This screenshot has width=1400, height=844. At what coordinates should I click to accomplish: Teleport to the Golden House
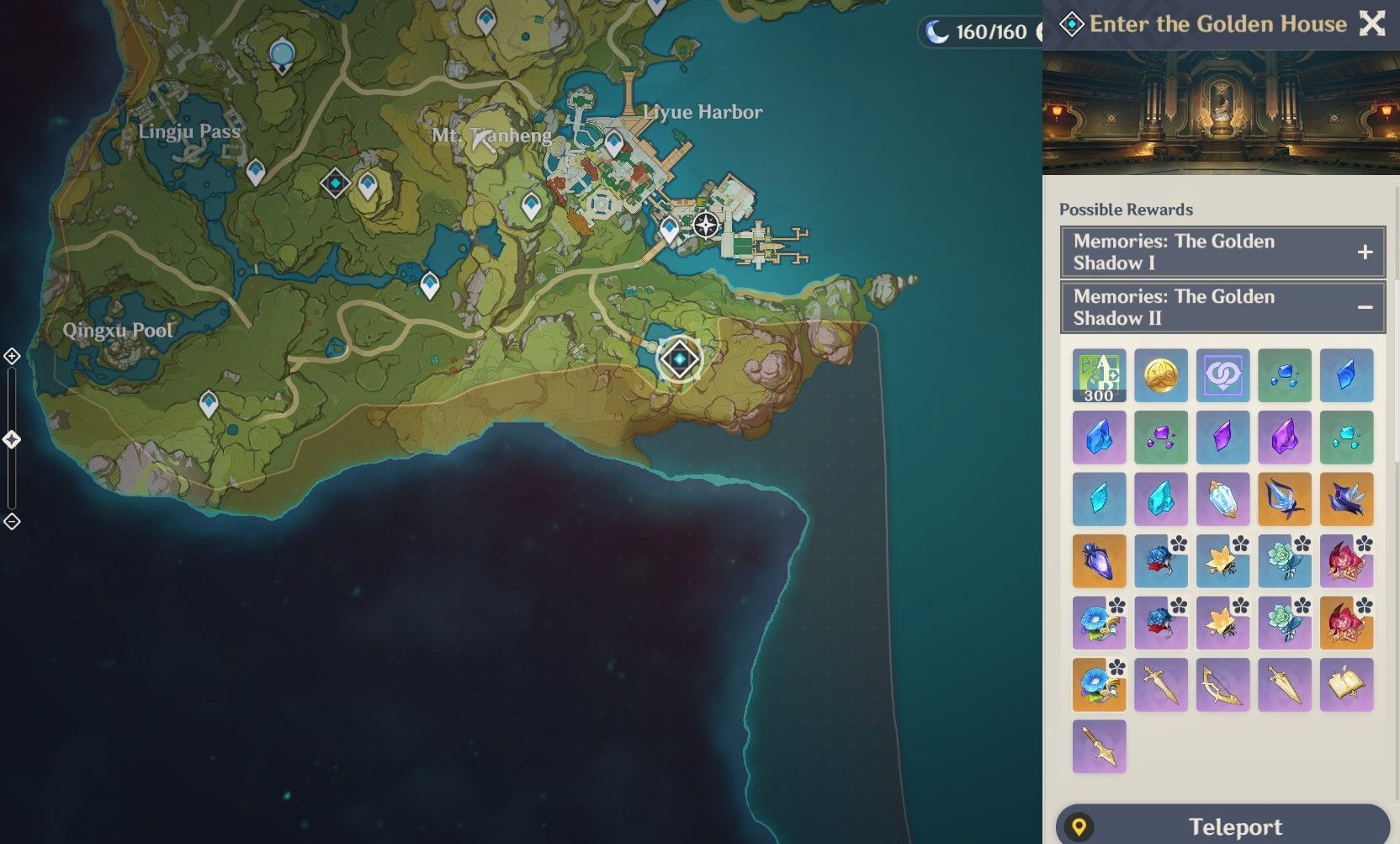[1222, 826]
